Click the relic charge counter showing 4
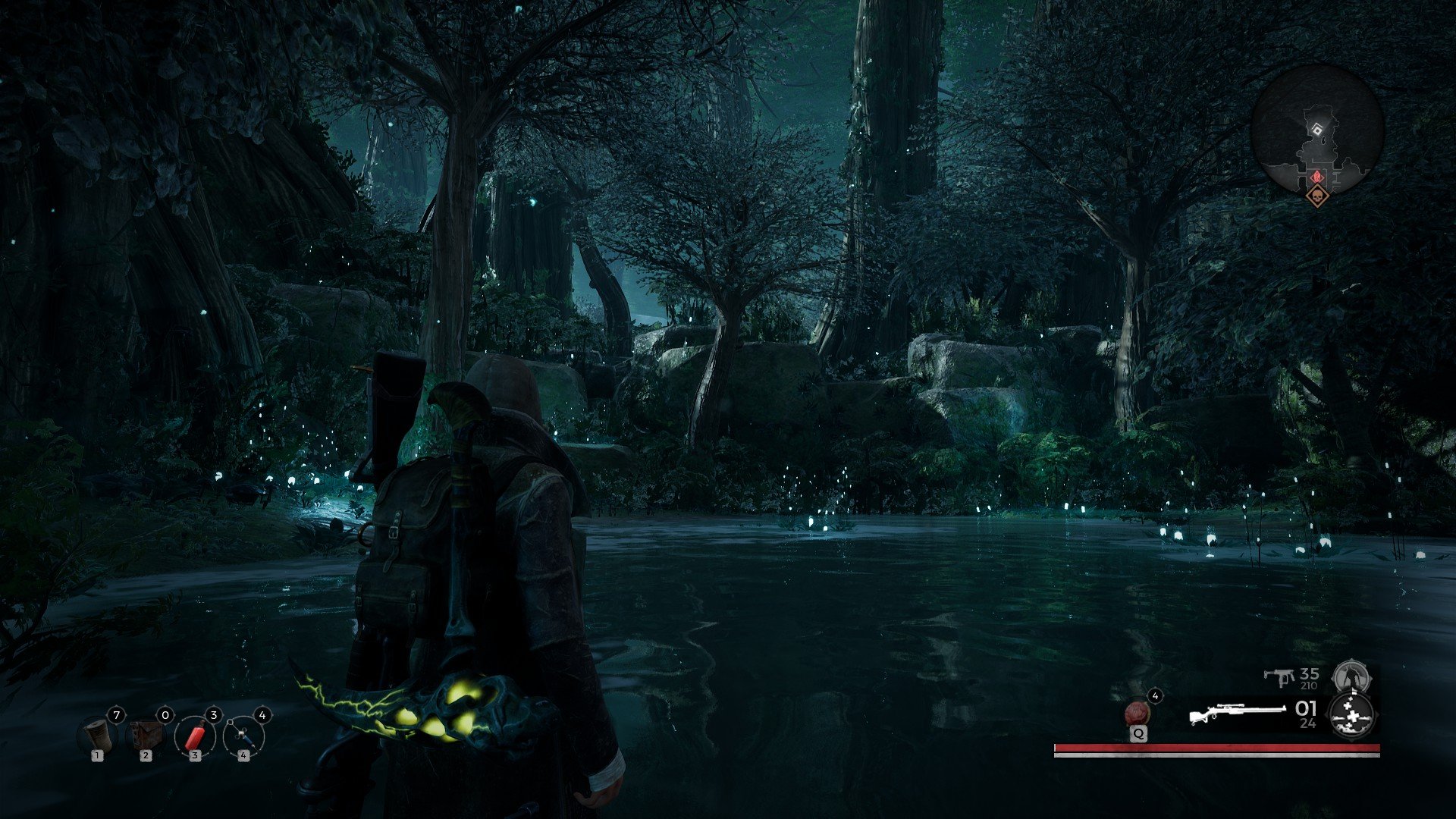The height and width of the screenshot is (819, 1456). [1155, 695]
